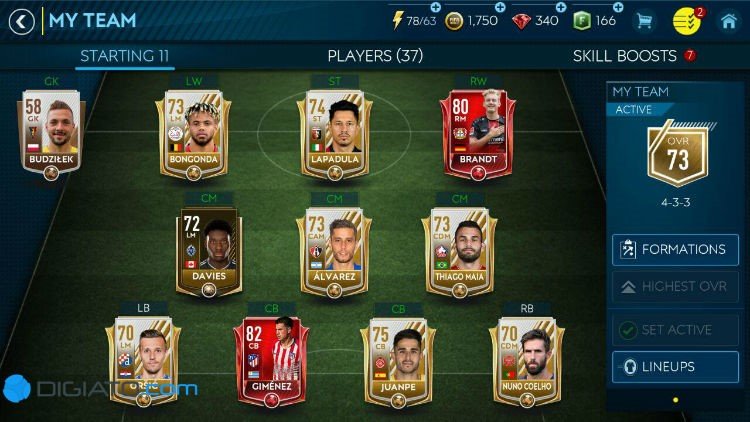This screenshot has height=422, width=750.
Task: Select goalkeeper Budziłek's card
Action: tap(50, 137)
